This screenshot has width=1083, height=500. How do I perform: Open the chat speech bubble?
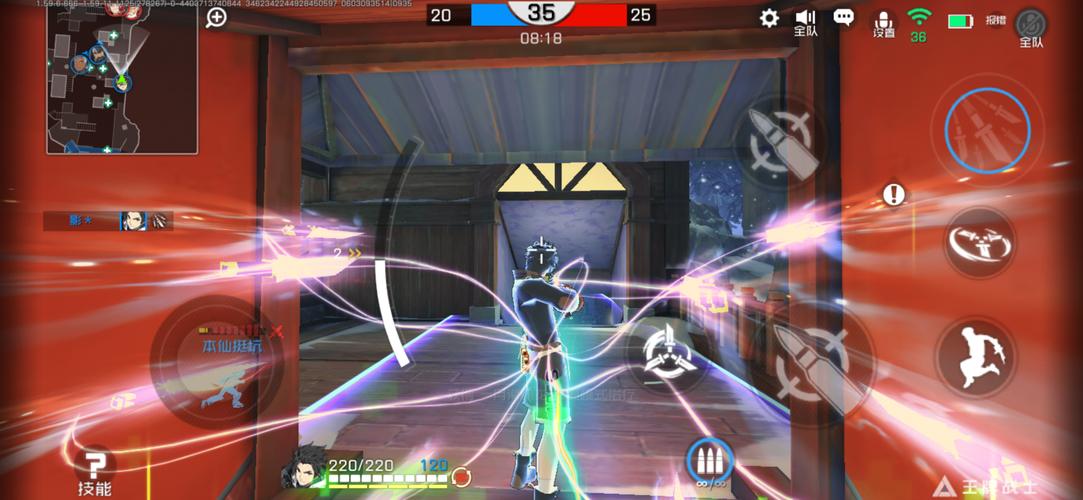[844, 18]
